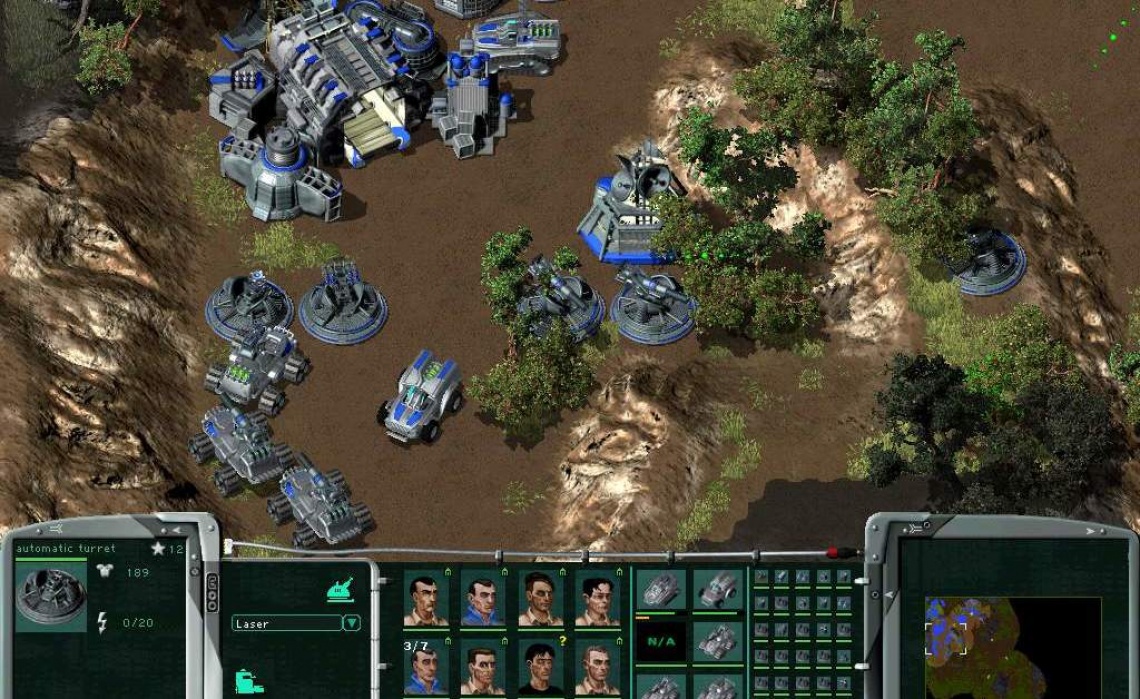Viewport: 1140px width, 699px height.
Task: Choose the portrait with the yellow question mark
Action: (x=540, y=667)
